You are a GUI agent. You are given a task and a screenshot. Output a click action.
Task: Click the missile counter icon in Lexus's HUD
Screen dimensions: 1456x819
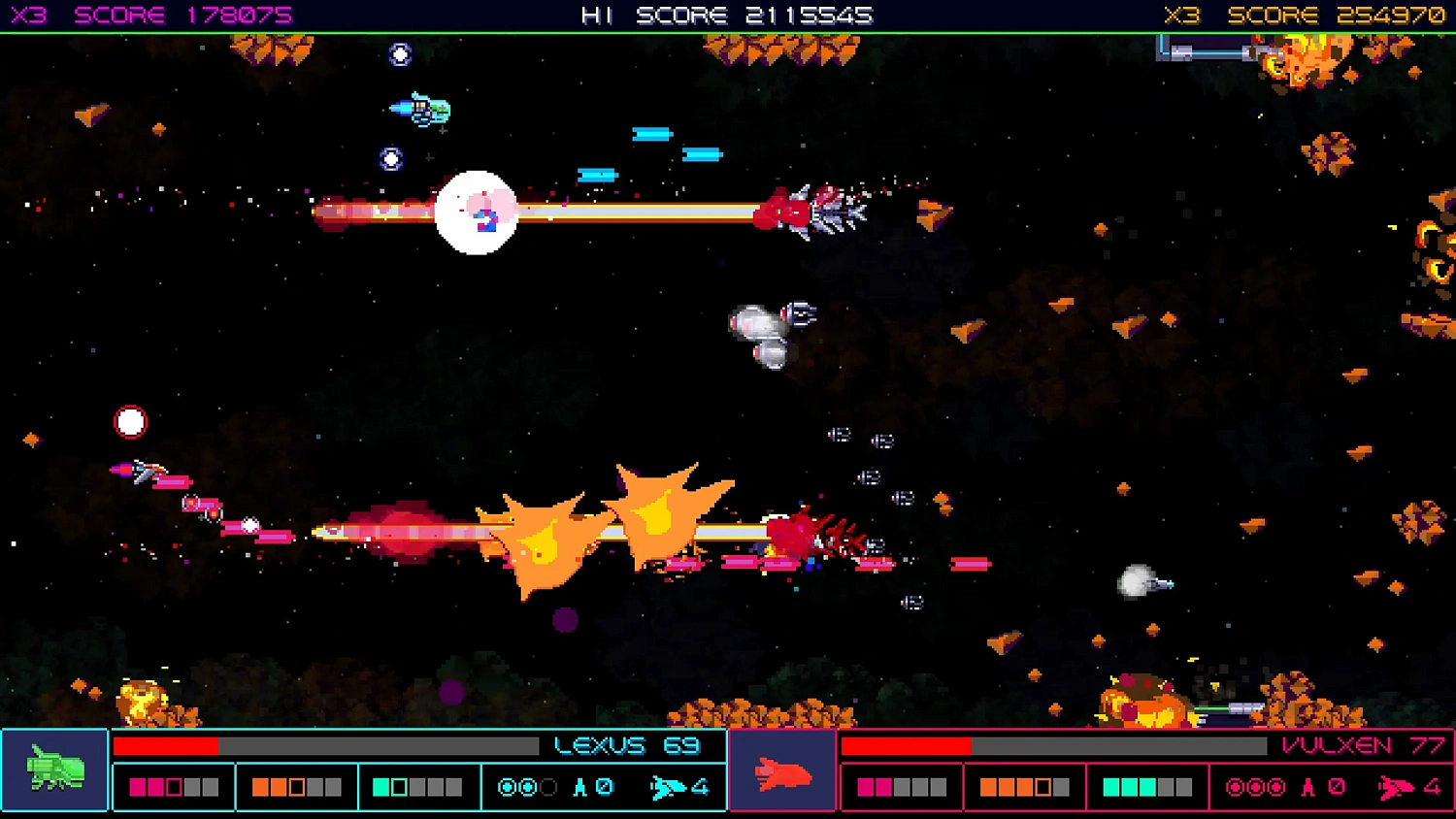(x=579, y=787)
